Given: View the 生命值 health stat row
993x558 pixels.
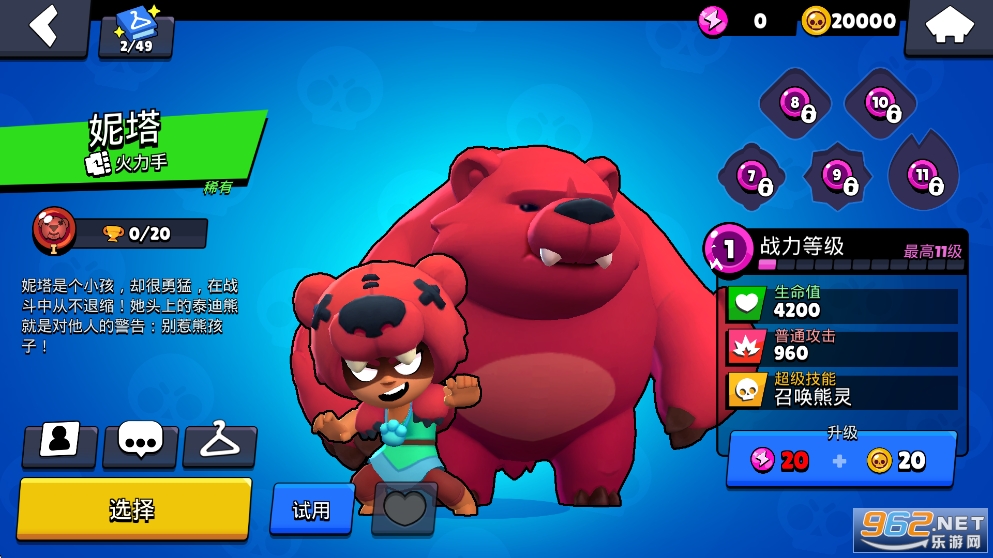Looking at the screenshot, I should point(842,302).
